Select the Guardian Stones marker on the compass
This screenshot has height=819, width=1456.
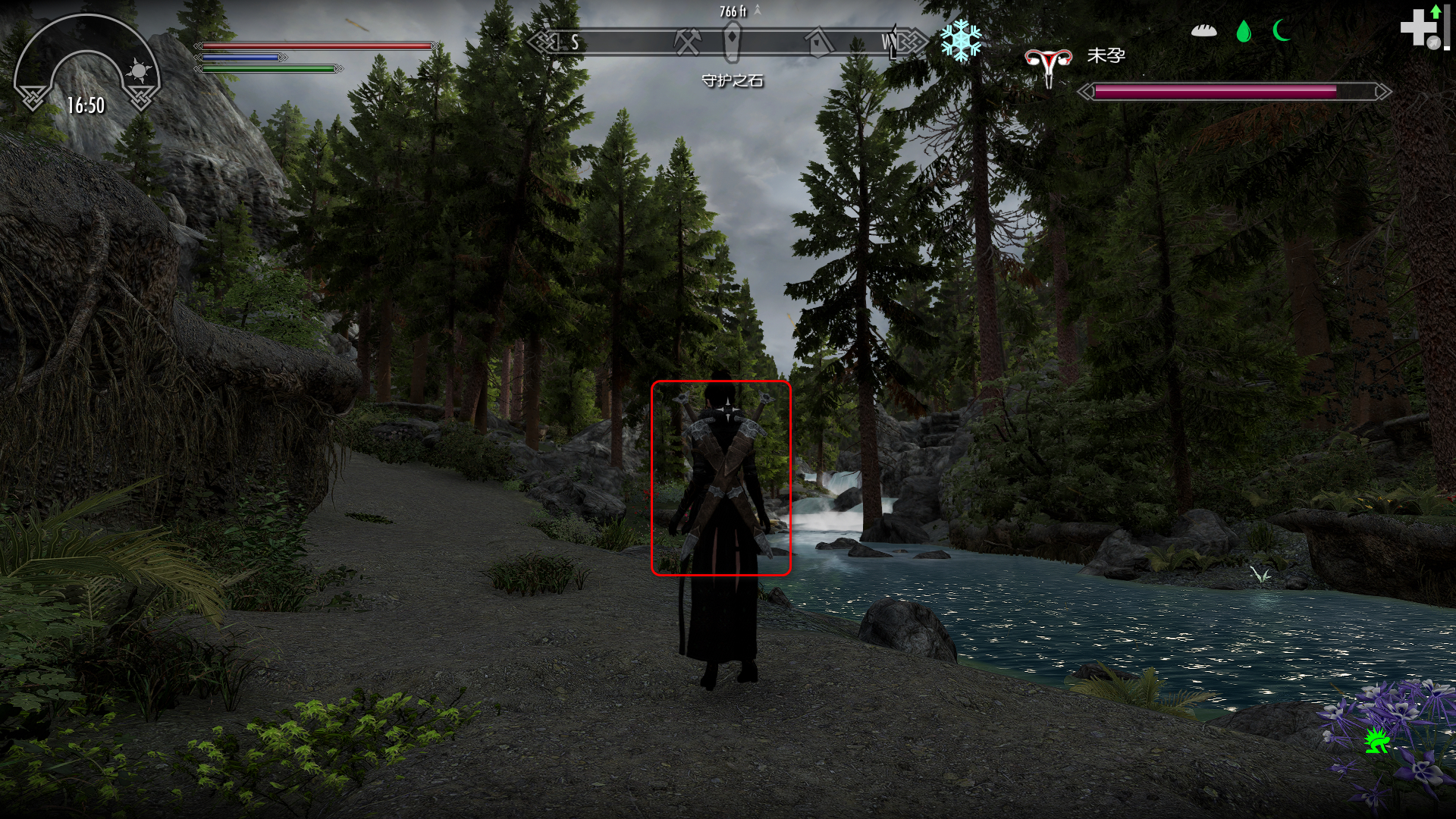pos(732,41)
